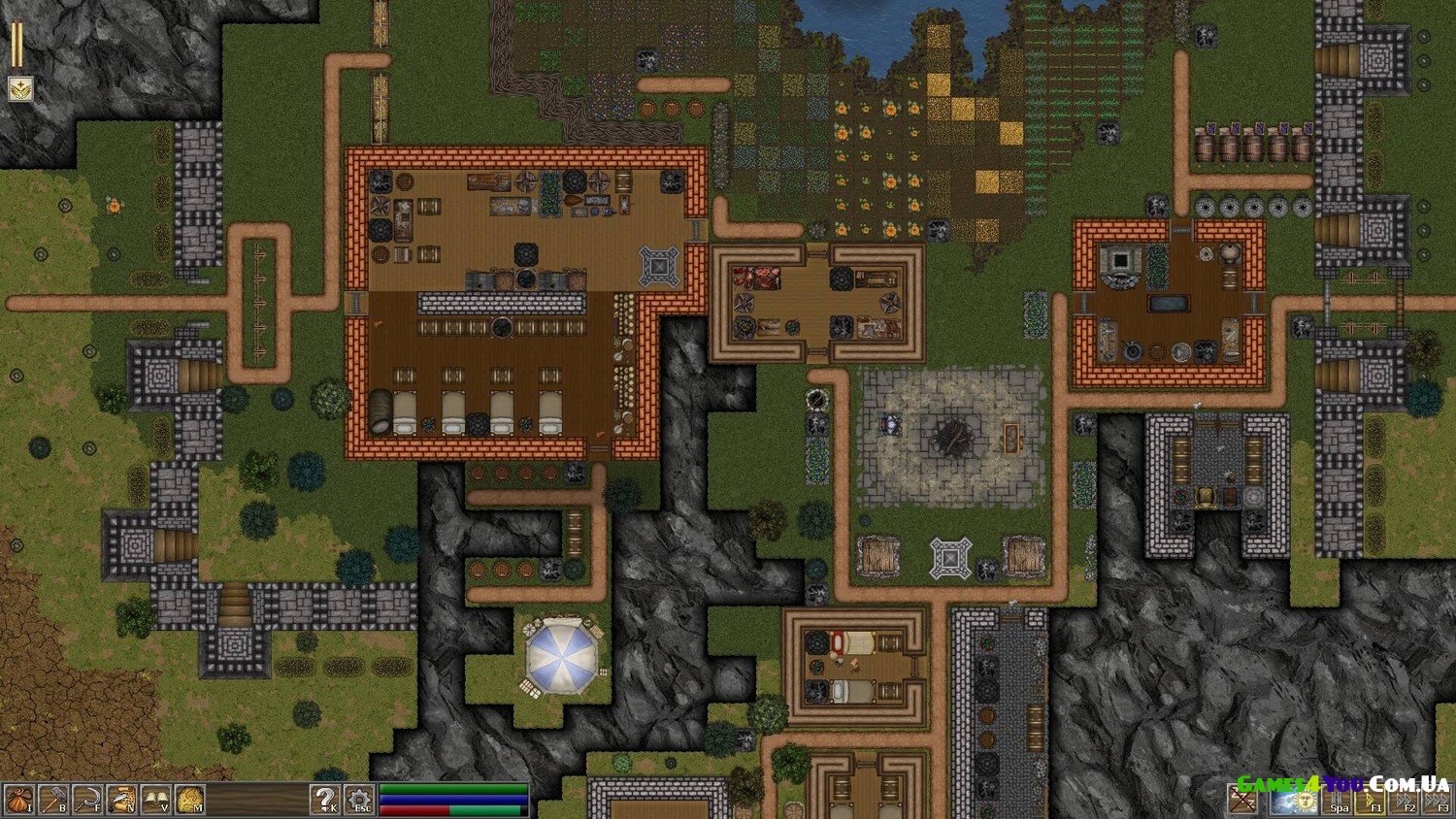Open the open-book journal button

click(x=155, y=800)
